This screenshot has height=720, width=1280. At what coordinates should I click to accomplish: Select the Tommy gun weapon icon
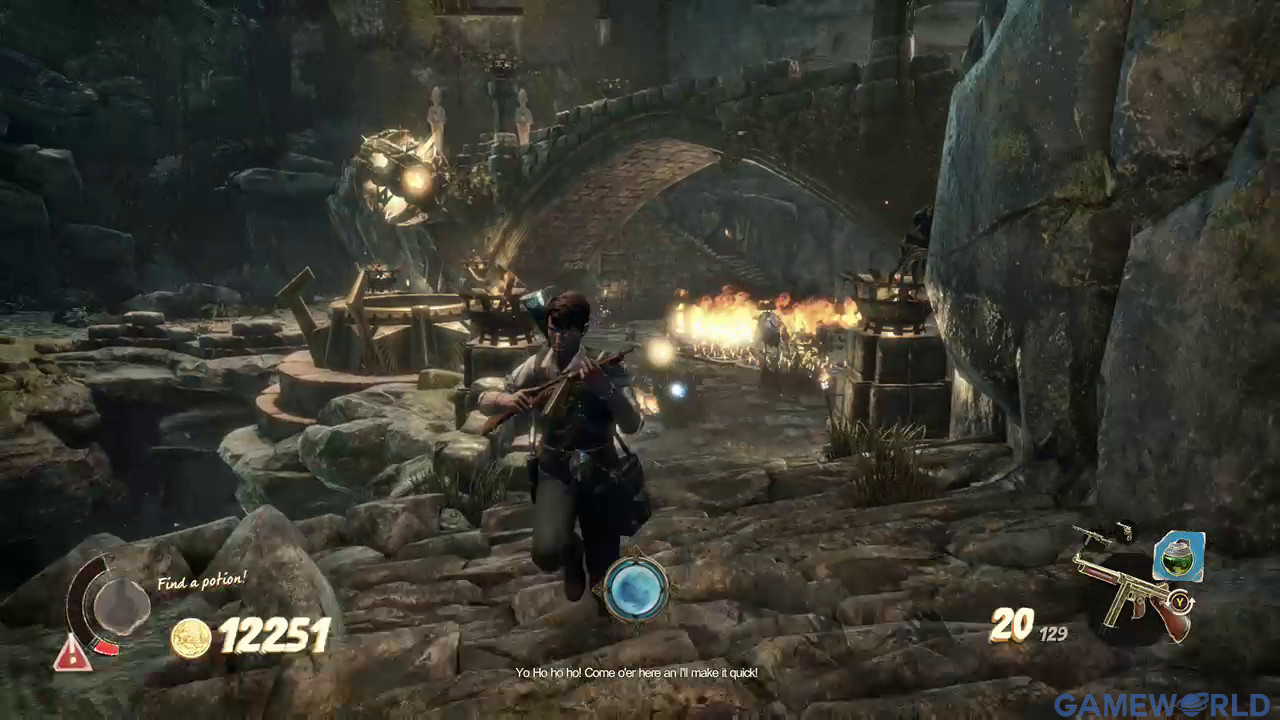pos(1132,597)
